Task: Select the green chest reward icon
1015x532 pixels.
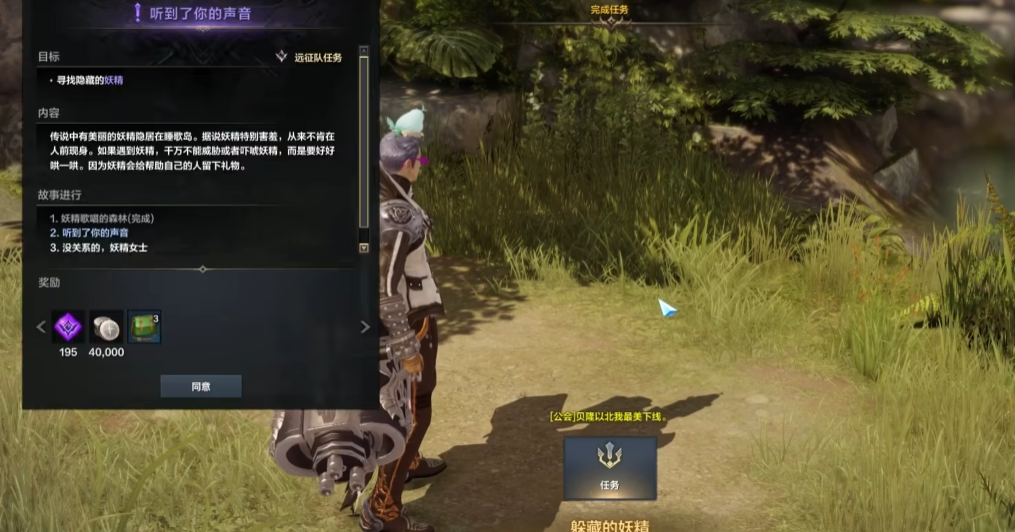Action: [144, 327]
